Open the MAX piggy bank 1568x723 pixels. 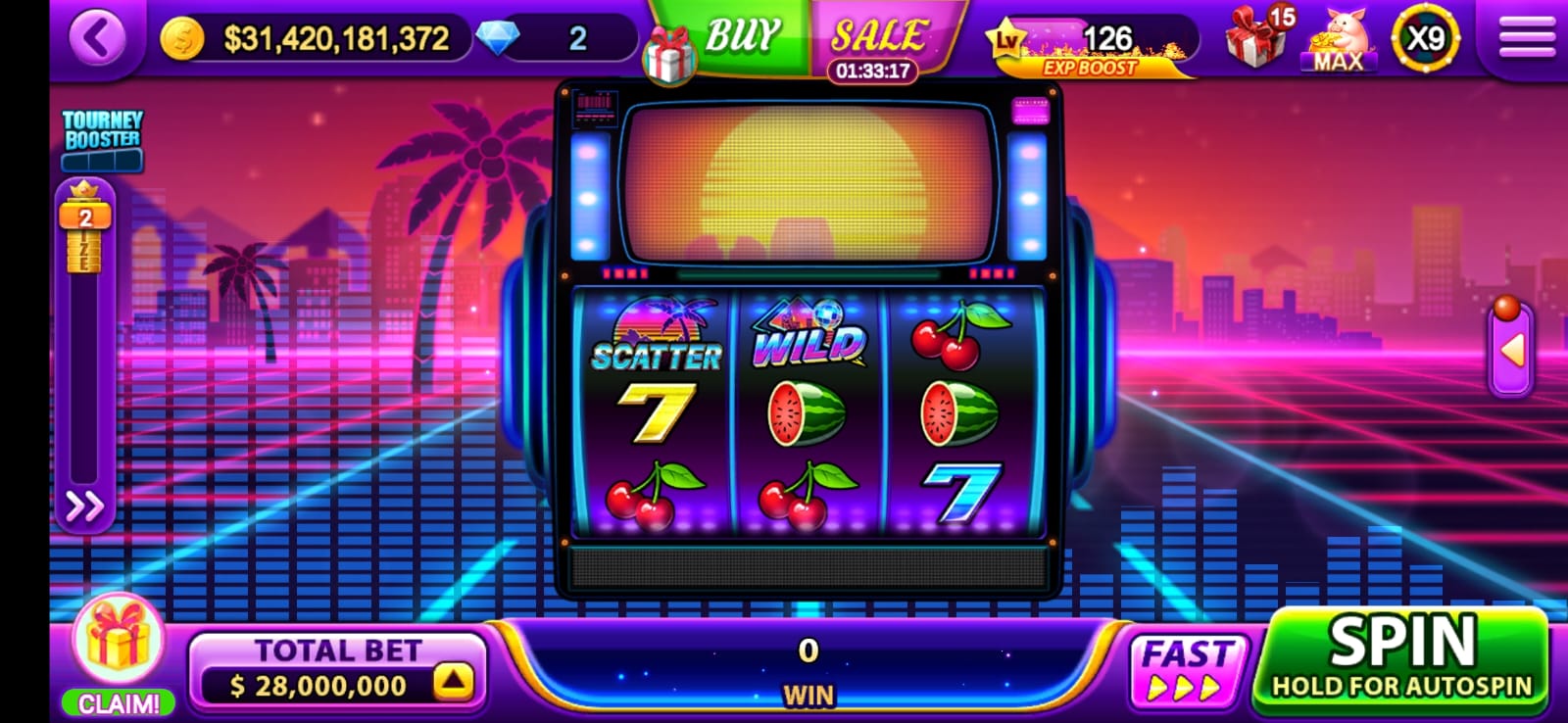click(1339, 39)
